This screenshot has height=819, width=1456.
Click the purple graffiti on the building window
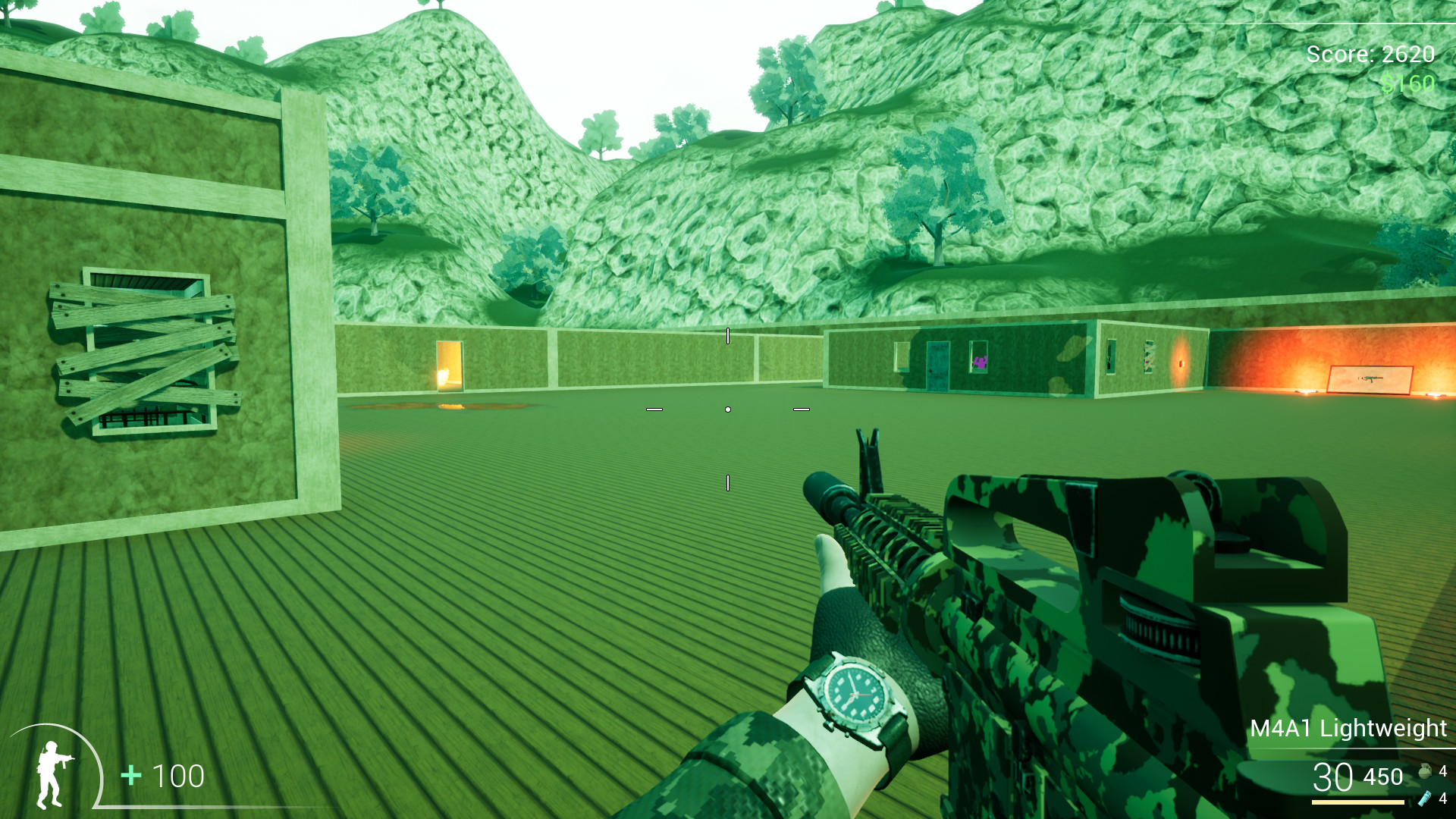coord(980,362)
